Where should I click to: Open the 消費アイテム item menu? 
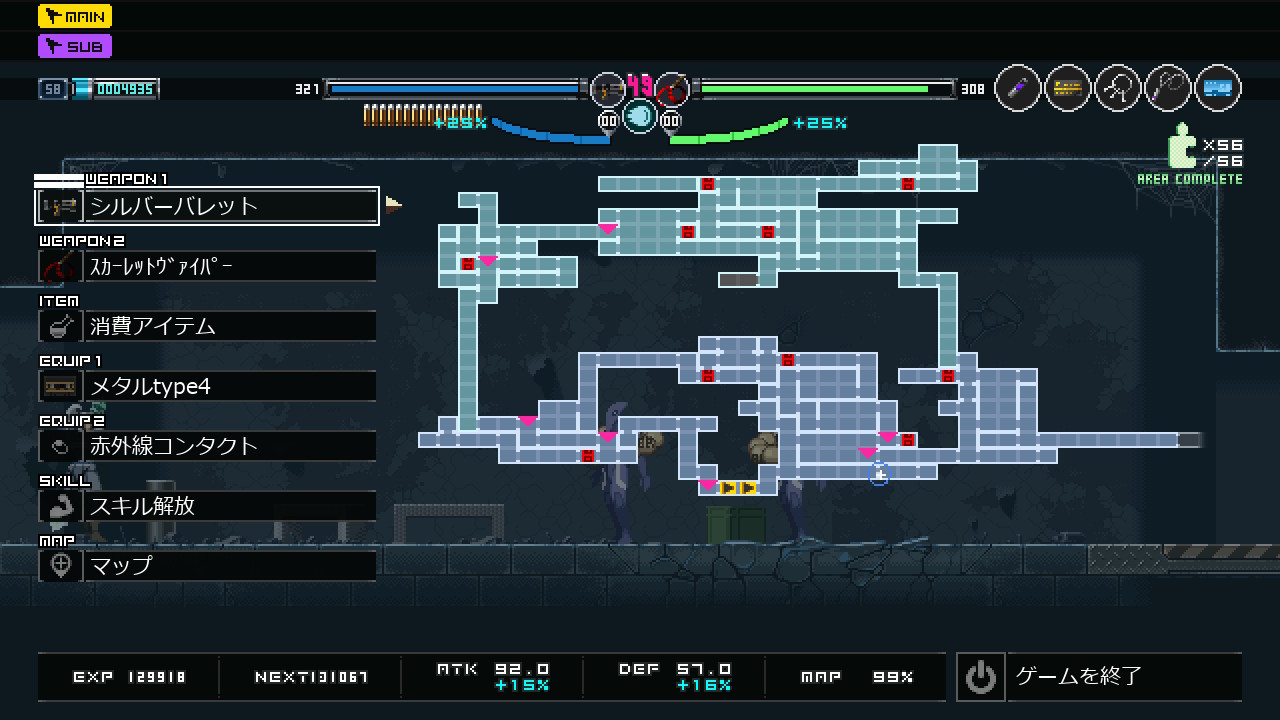point(207,326)
